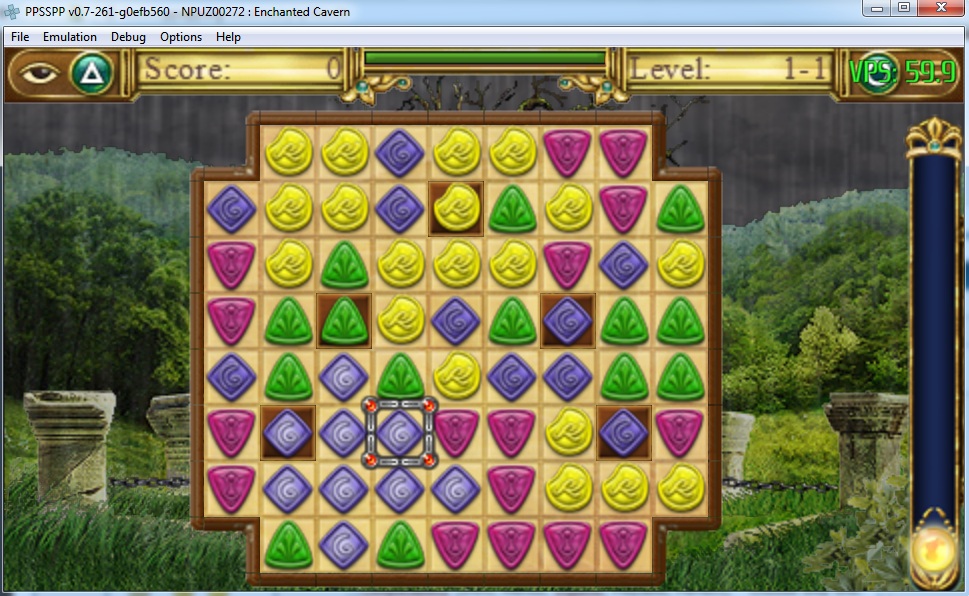The image size is (969, 596).
Task: Select the green gem on the dark brown tile
Action: (344, 321)
